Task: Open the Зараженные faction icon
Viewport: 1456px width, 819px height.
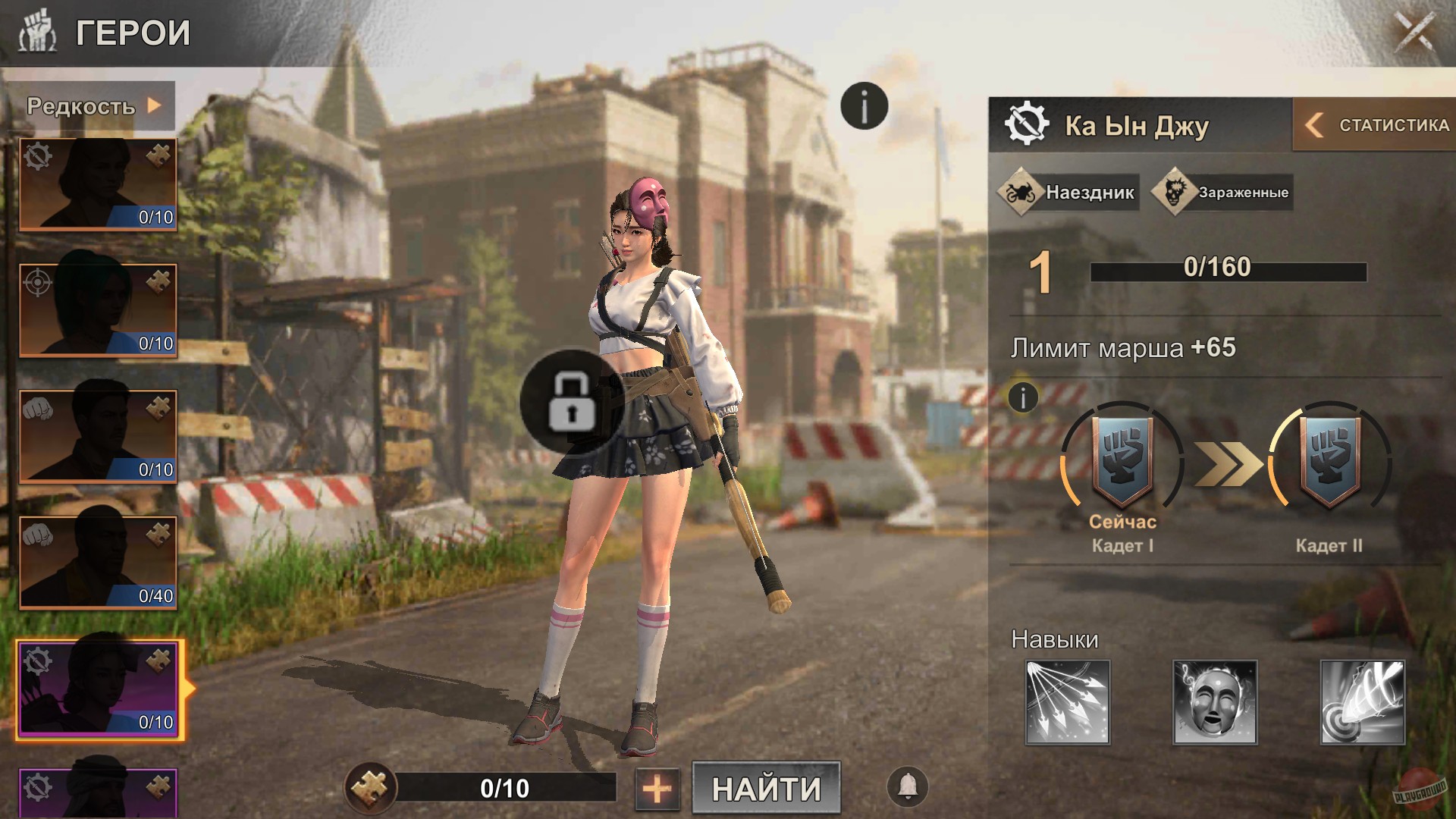Action: pyautogui.click(x=1173, y=191)
